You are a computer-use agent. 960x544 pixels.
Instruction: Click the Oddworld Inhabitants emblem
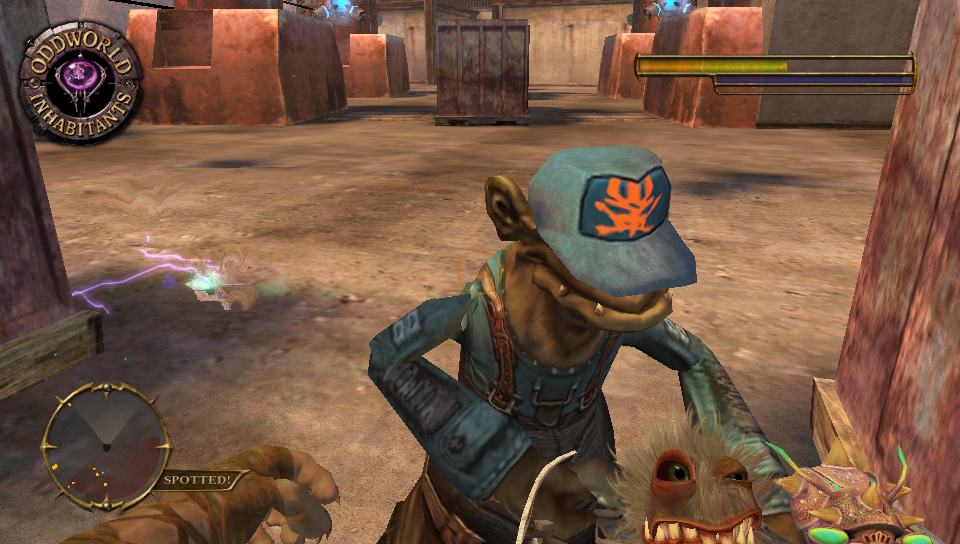coord(80,82)
